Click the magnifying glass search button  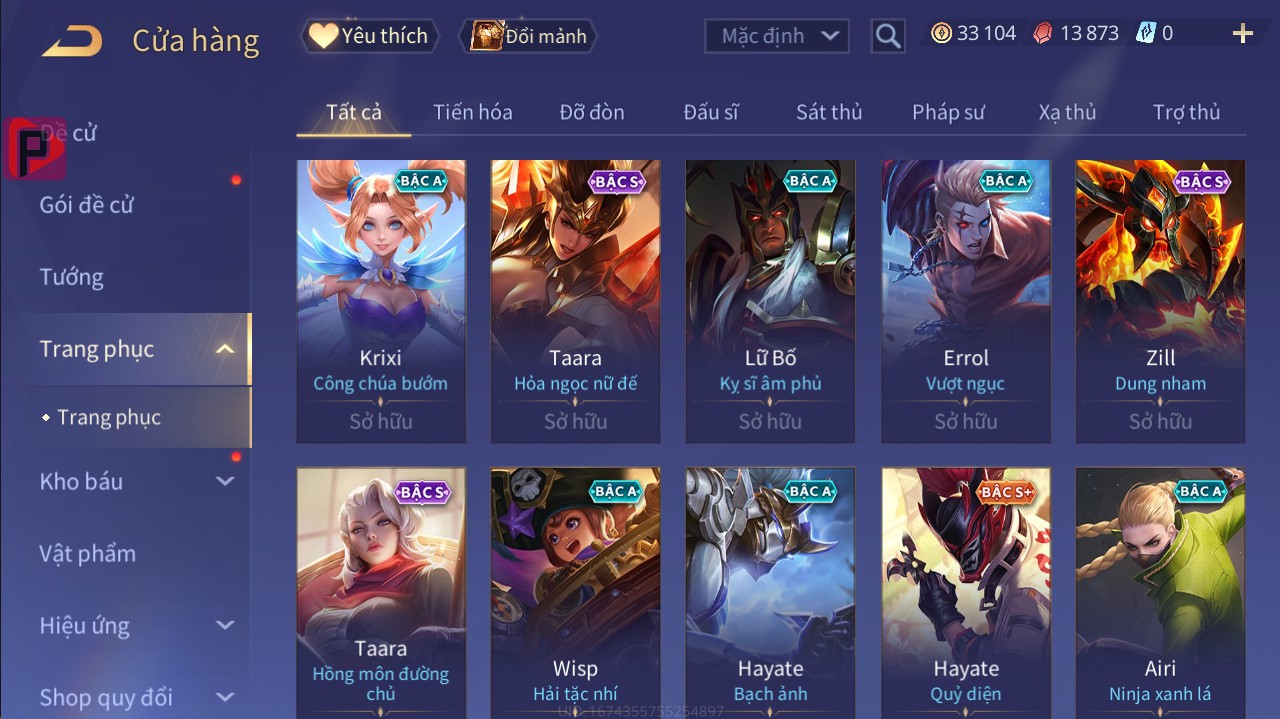[887, 36]
